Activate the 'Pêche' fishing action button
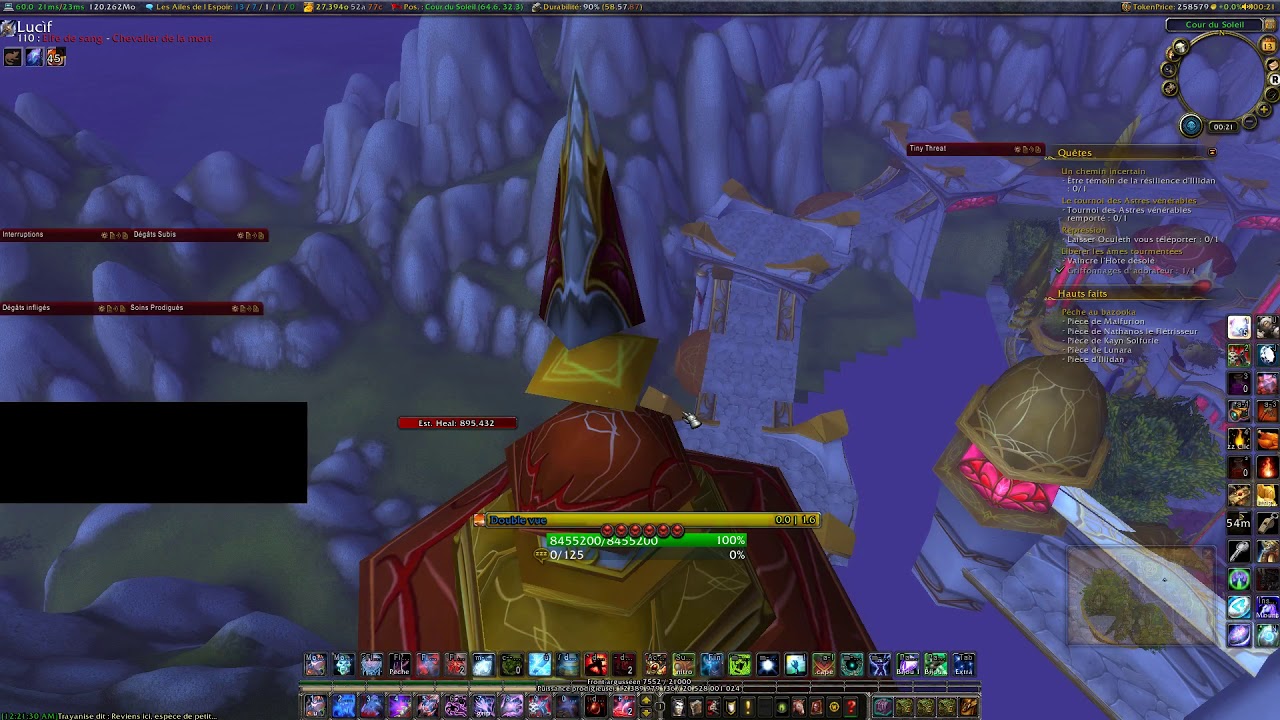The height and width of the screenshot is (720, 1280). point(399,665)
